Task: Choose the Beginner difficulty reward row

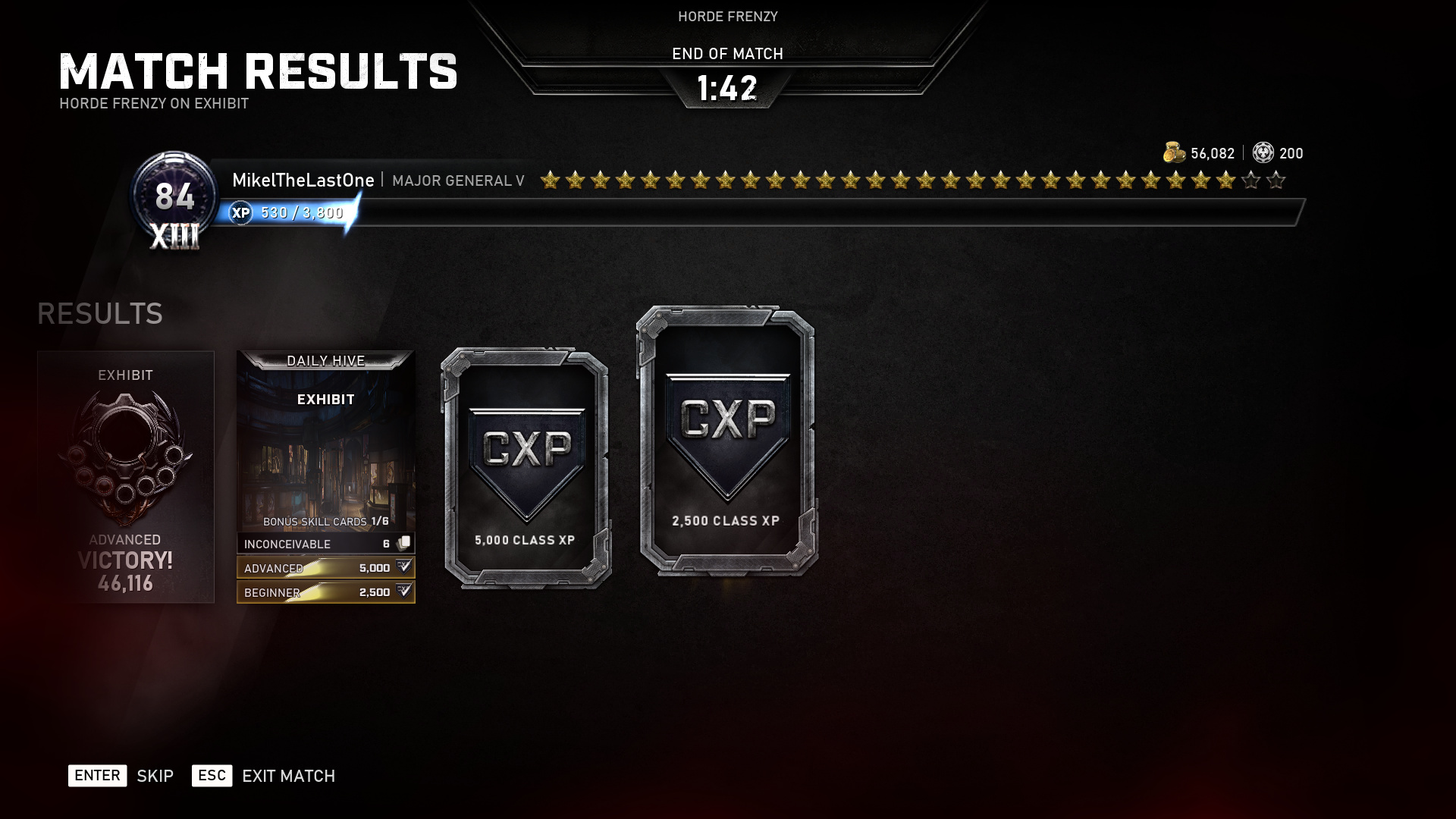Action: [326, 592]
